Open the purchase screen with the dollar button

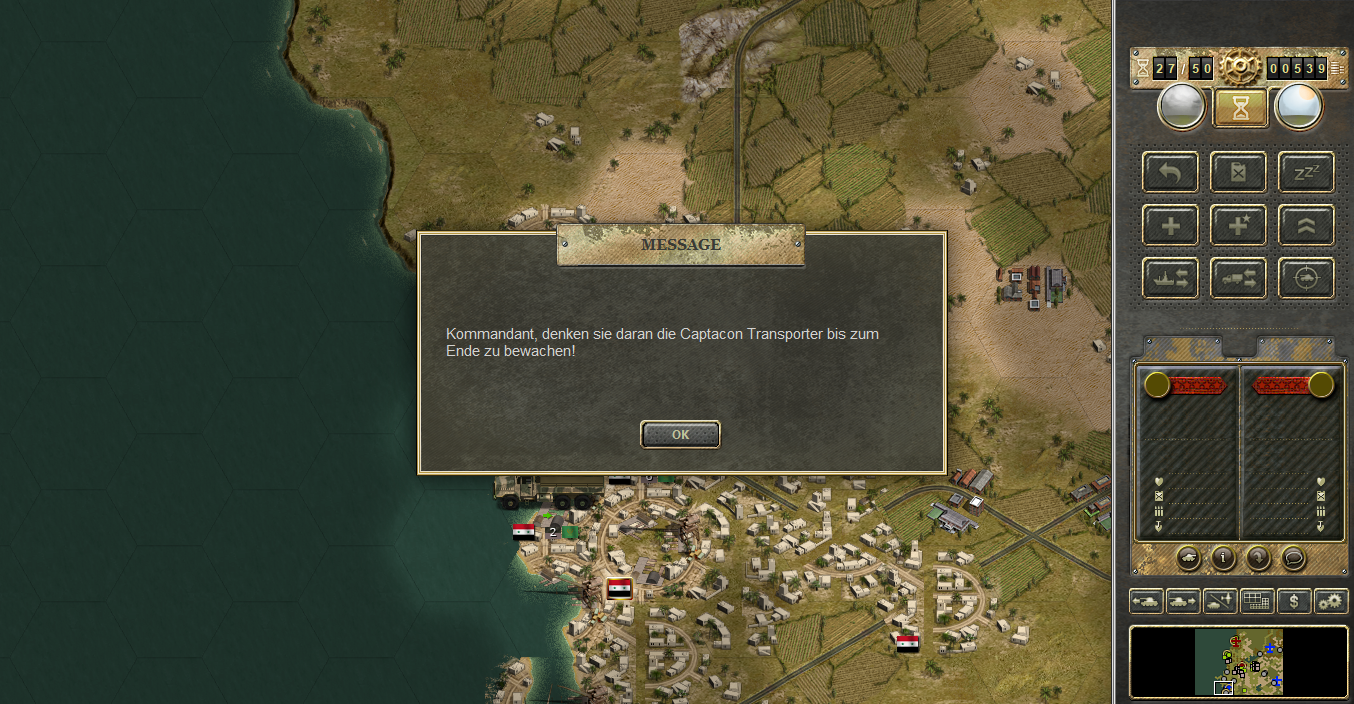pos(1294,601)
